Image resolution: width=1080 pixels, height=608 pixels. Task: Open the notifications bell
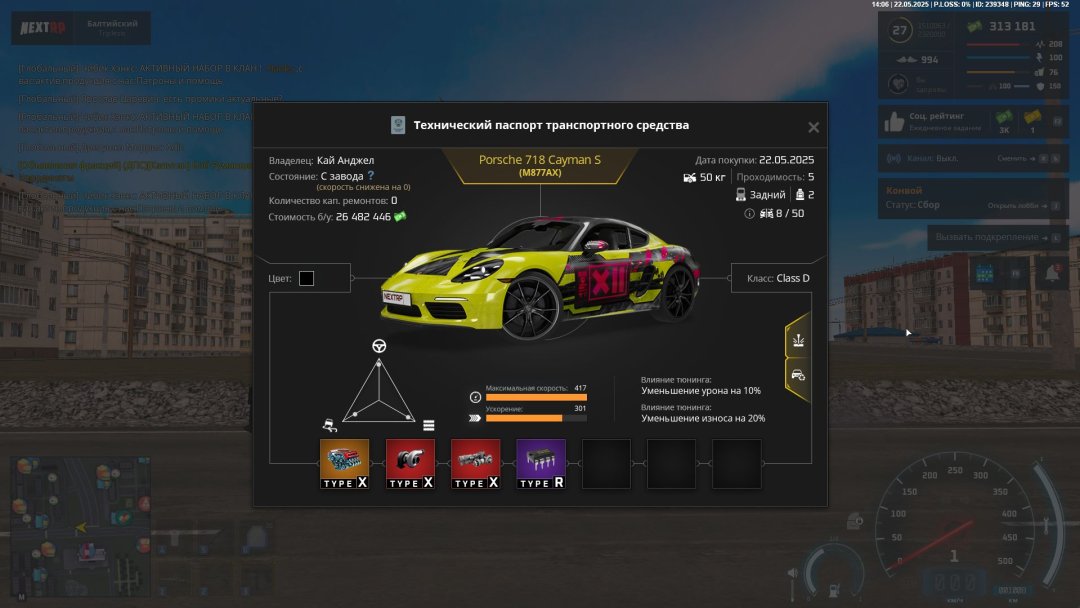pyautogui.click(x=1051, y=272)
